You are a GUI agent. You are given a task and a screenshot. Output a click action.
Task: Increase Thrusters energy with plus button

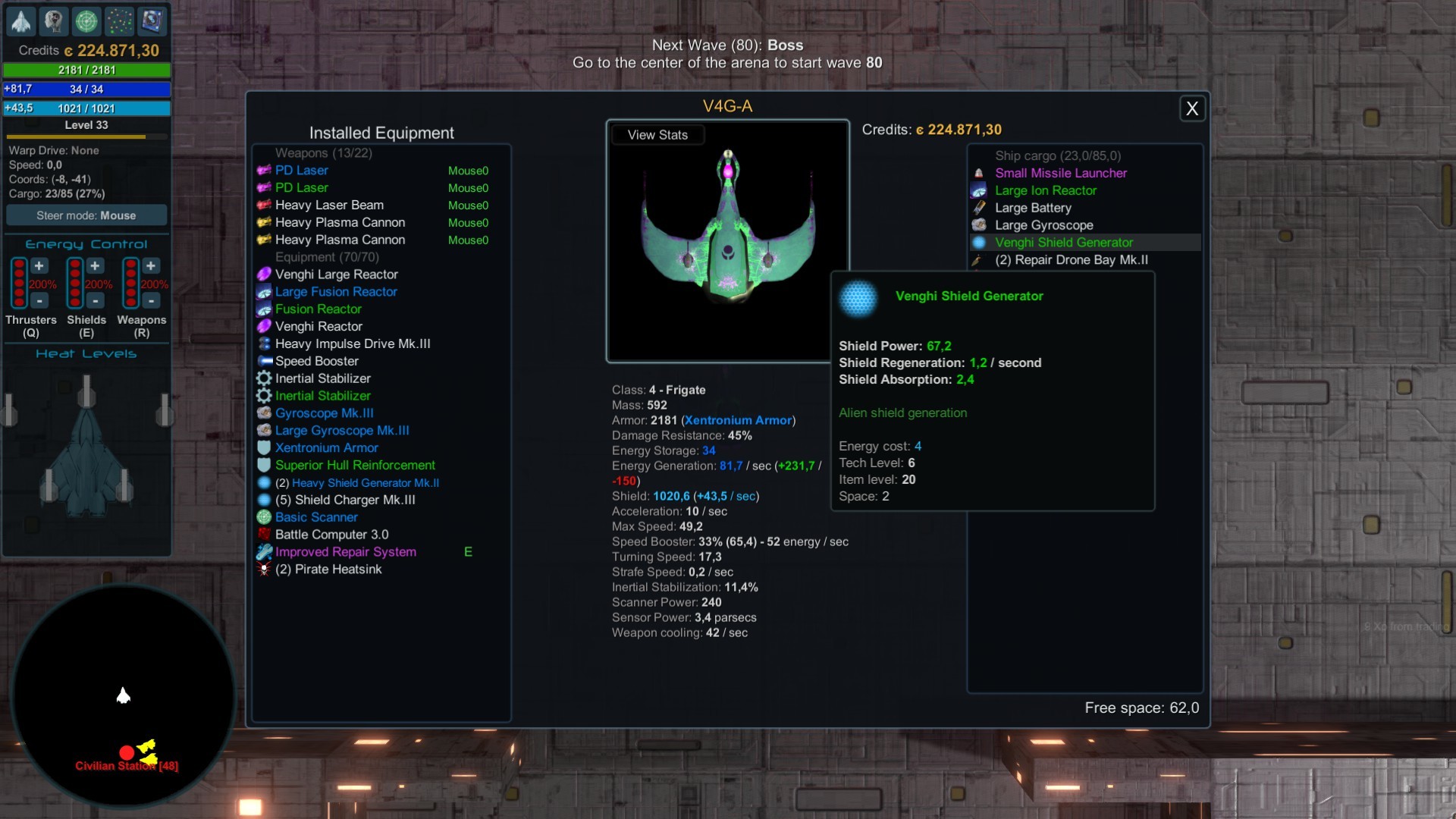(x=39, y=266)
